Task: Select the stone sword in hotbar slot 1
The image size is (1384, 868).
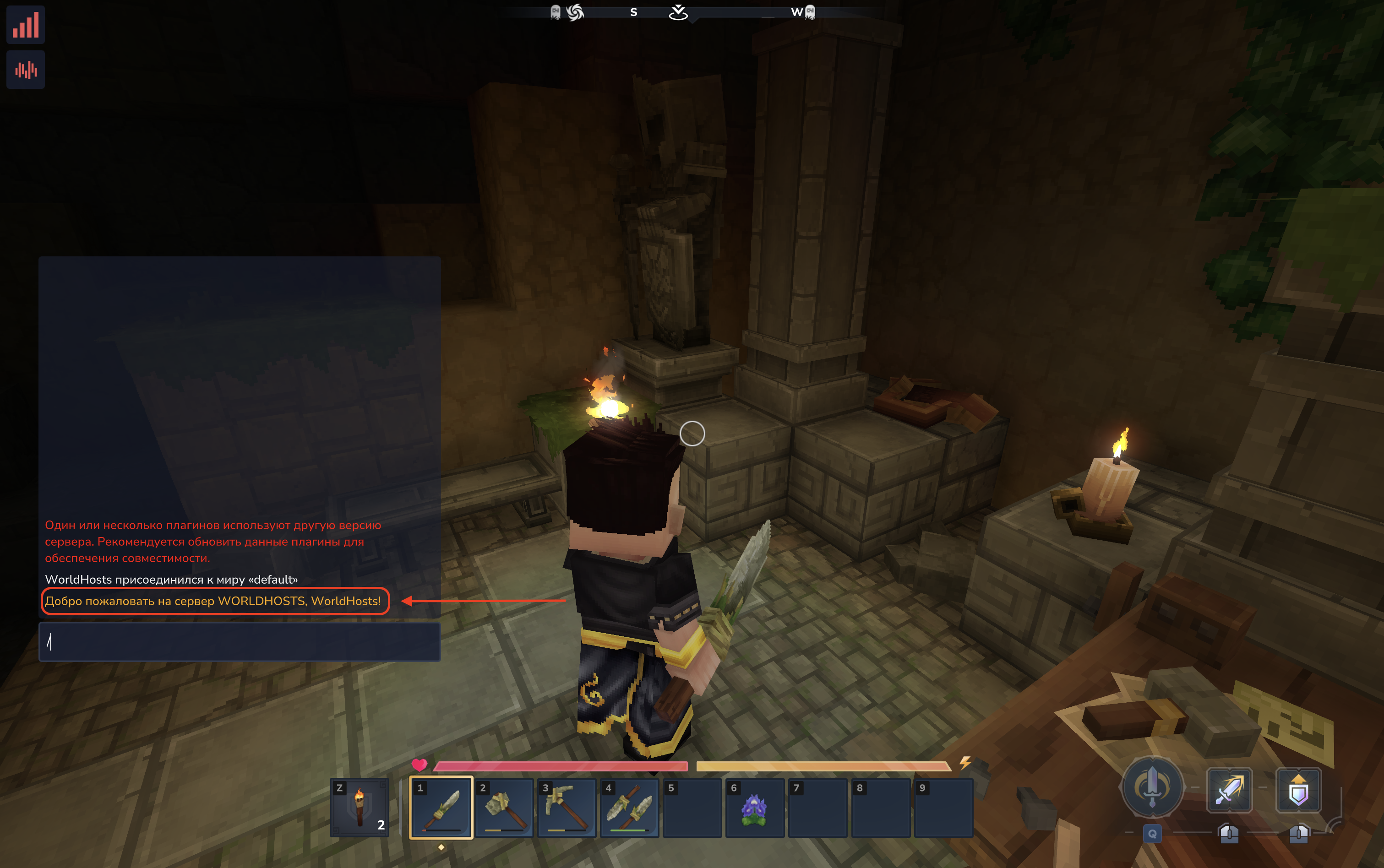Action: 441,807
